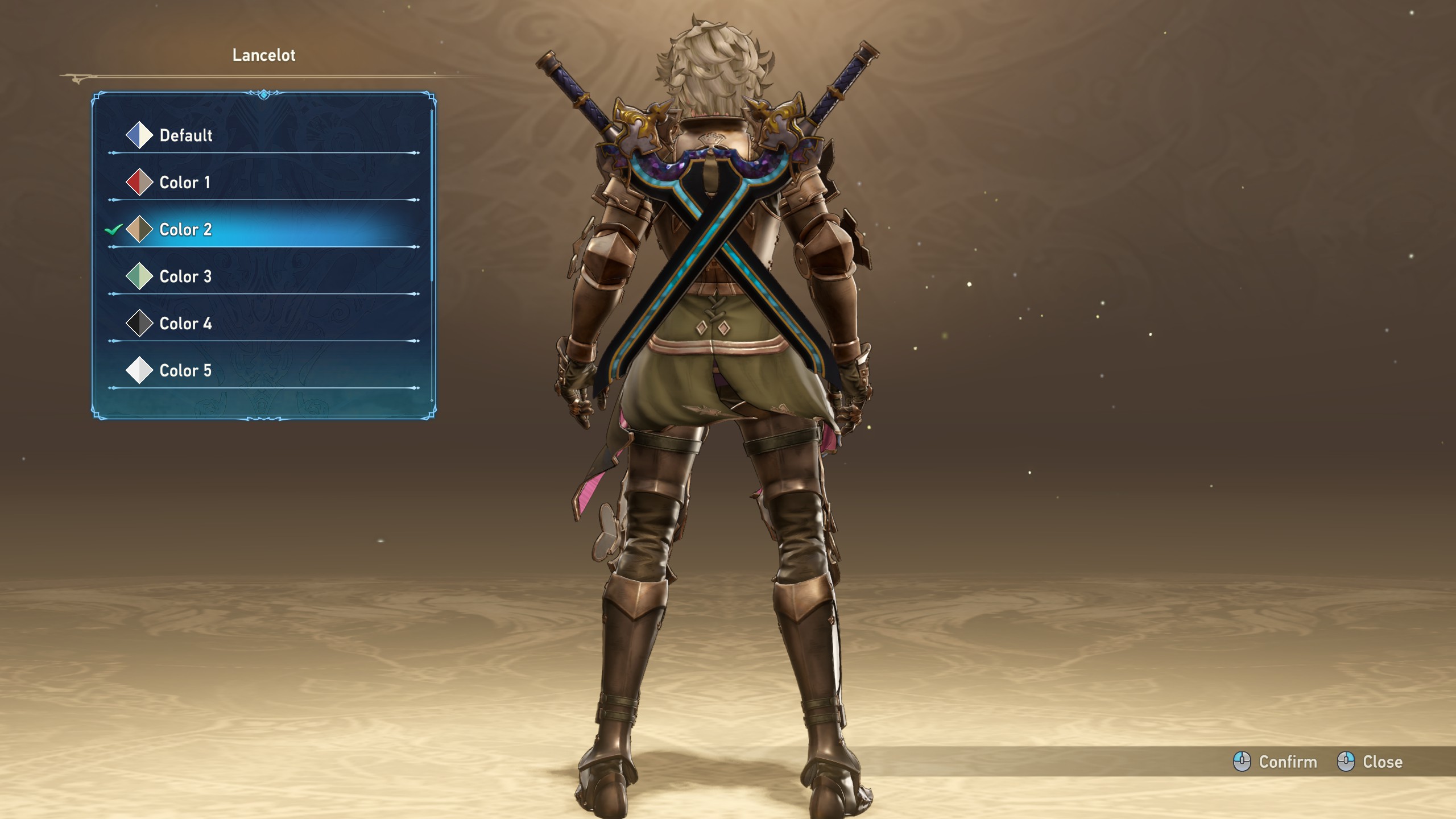The width and height of the screenshot is (1456, 819).
Task: Select the Default color scheme
Action: (185, 135)
